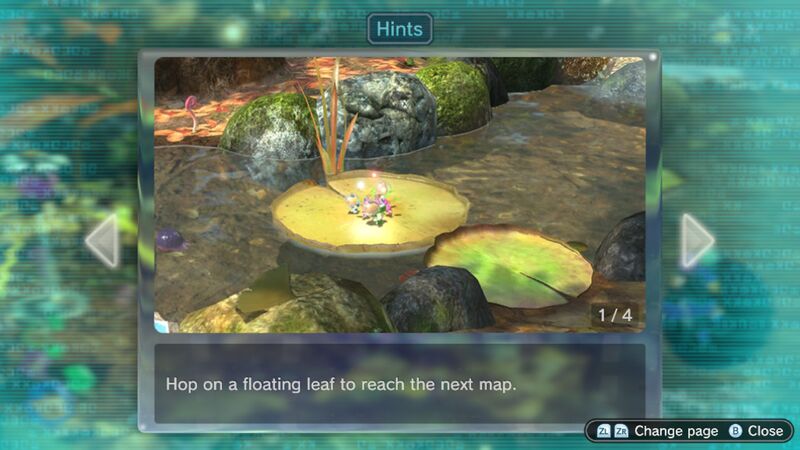
Task: Advance to the next hint page
Action: coord(697,241)
